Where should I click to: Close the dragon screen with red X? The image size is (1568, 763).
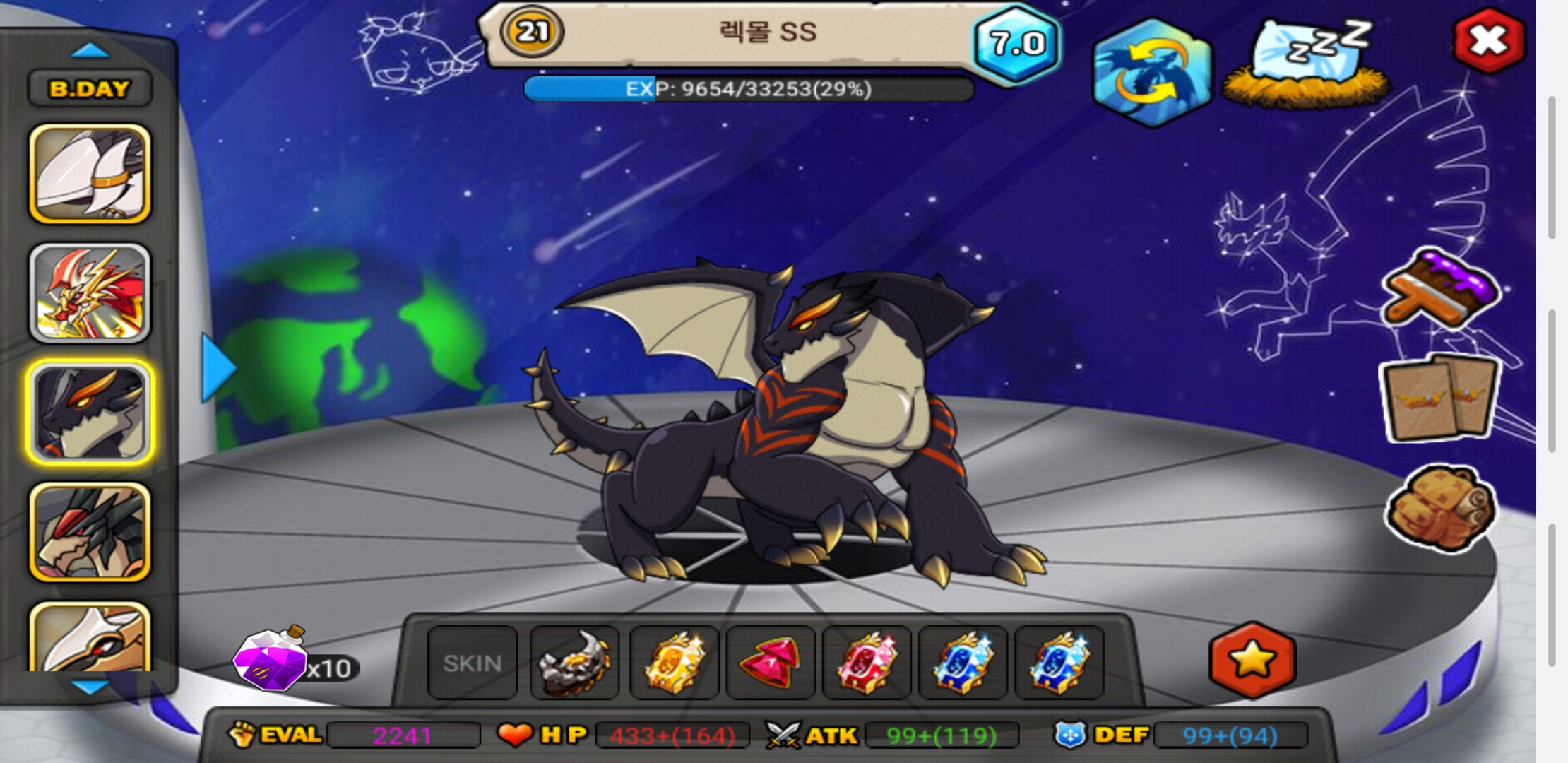pos(1489,41)
